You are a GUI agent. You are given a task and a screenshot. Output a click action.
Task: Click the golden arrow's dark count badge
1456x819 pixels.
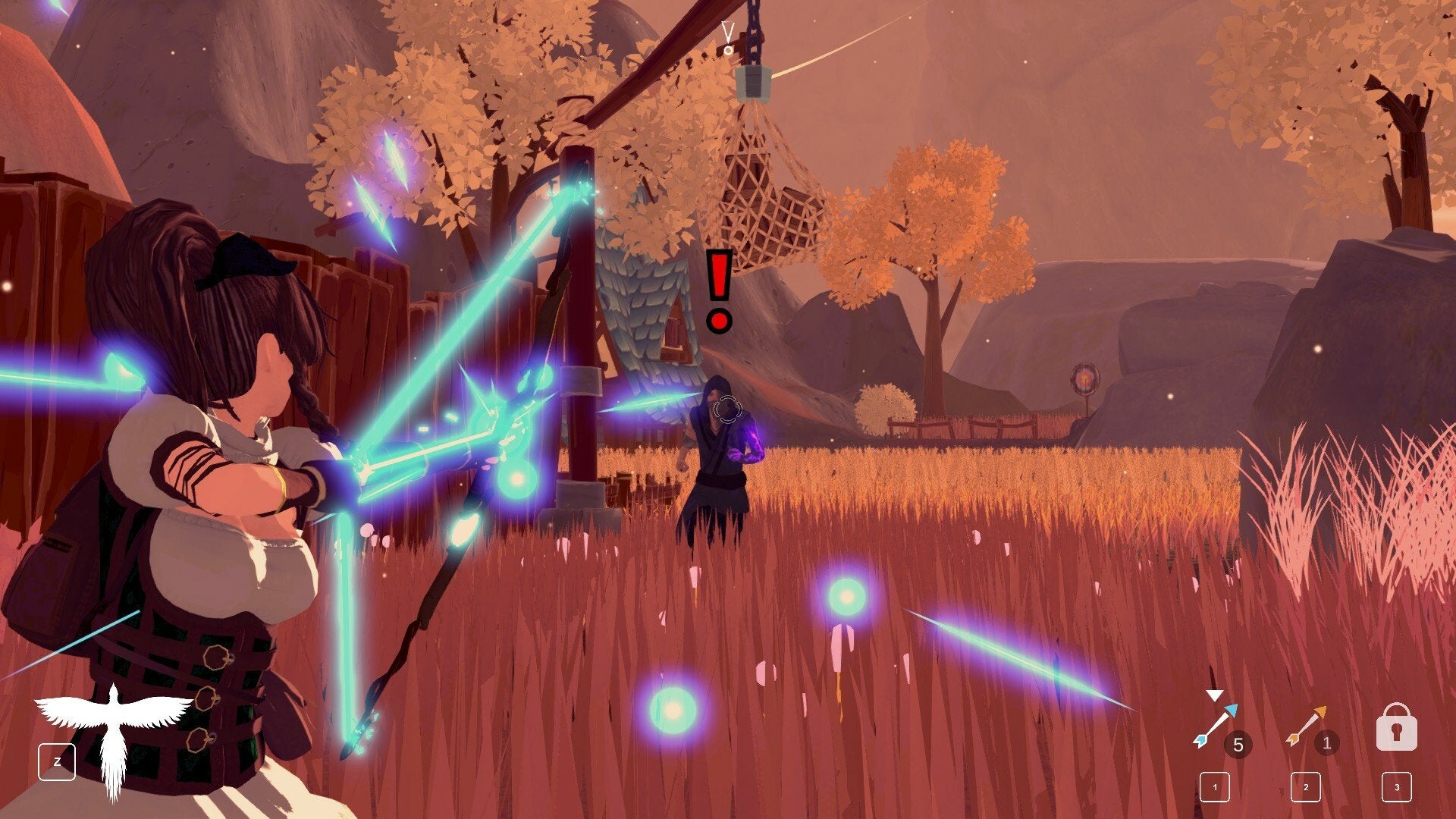(x=1327, y=742)
